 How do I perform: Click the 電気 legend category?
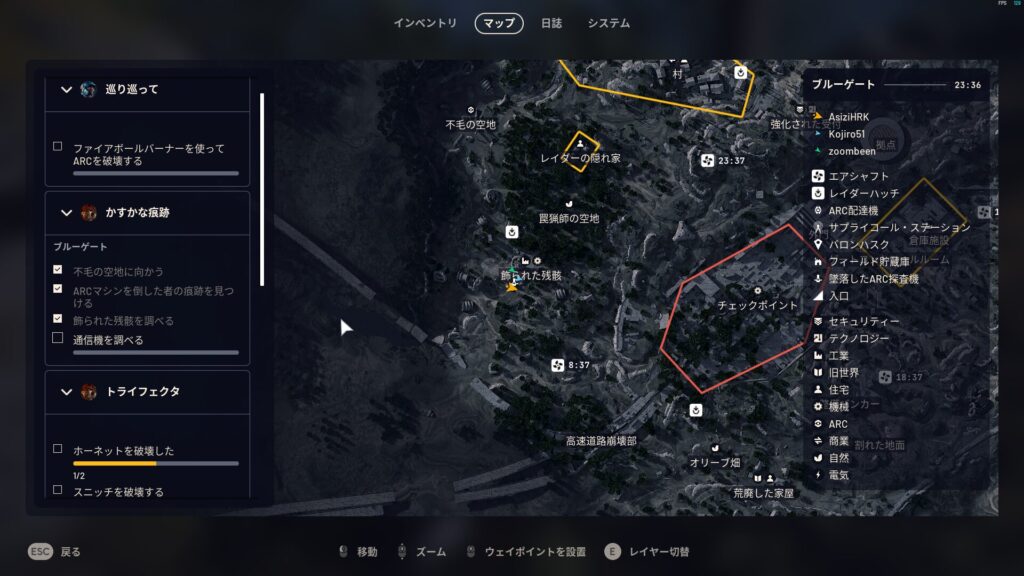pyautogui.click(x=838, y=474)
